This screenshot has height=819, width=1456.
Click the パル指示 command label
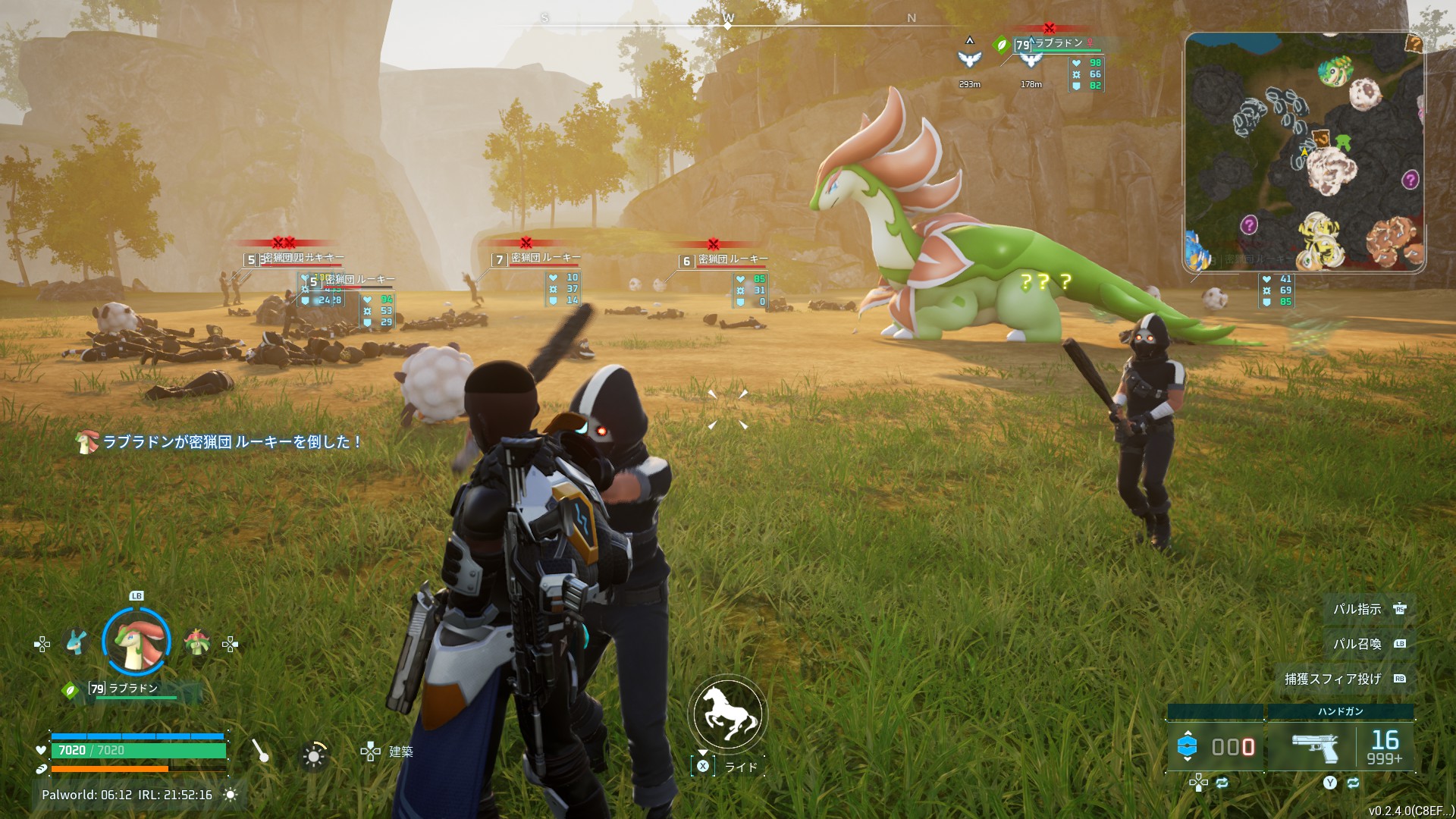[1357, 609]
